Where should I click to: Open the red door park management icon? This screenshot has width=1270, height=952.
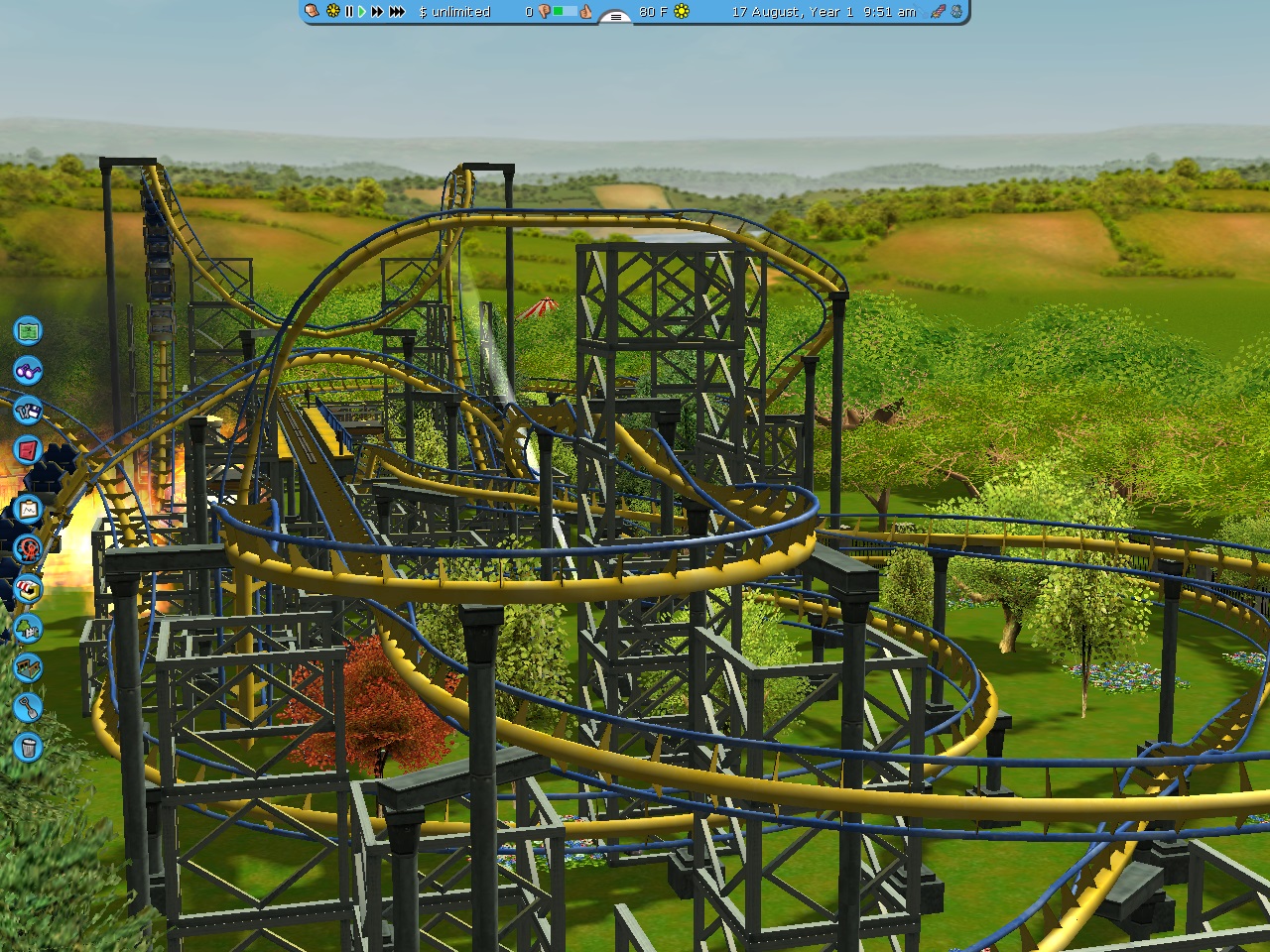[28, 450]
